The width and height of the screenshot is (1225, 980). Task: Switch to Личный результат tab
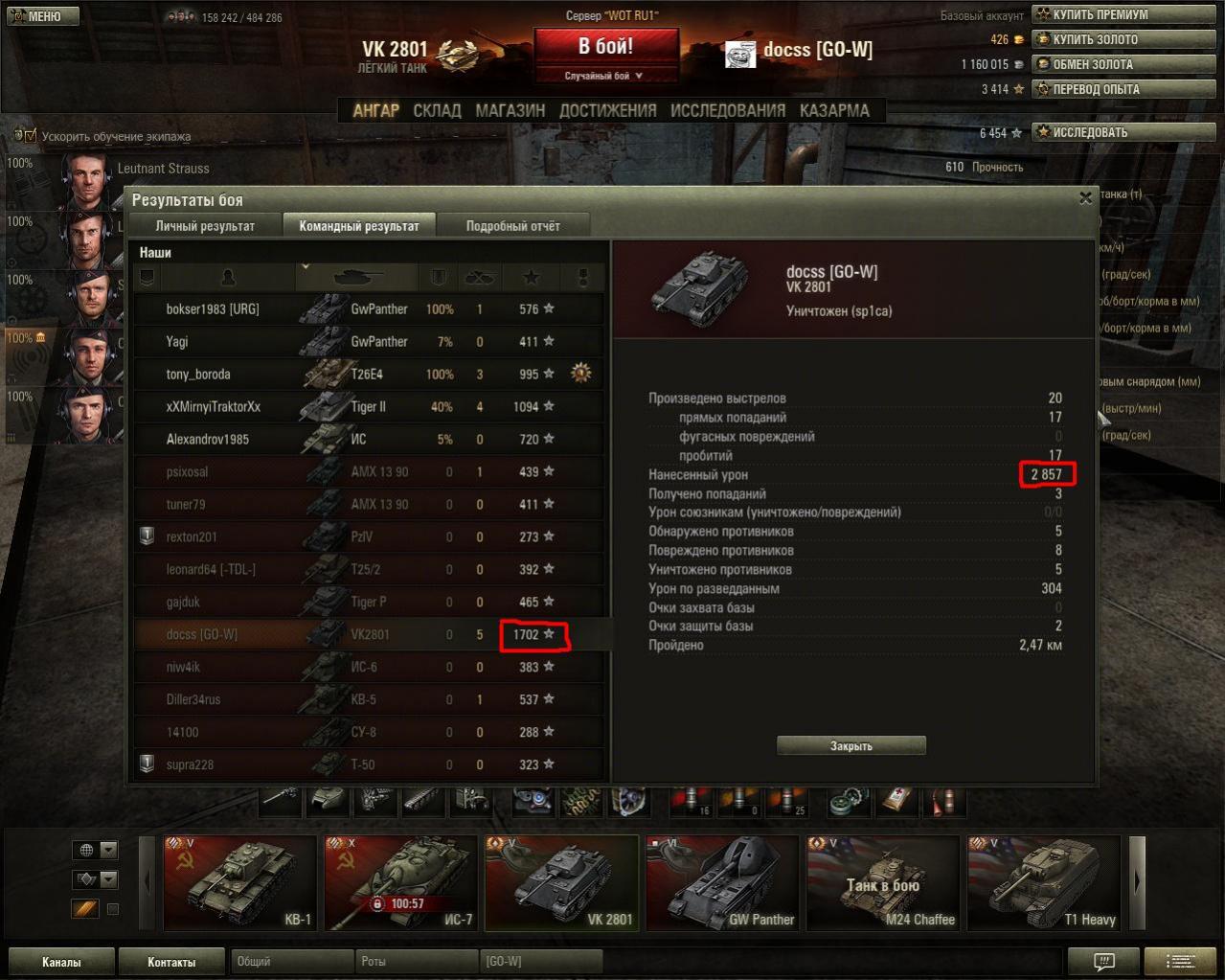tap(205, 226)
